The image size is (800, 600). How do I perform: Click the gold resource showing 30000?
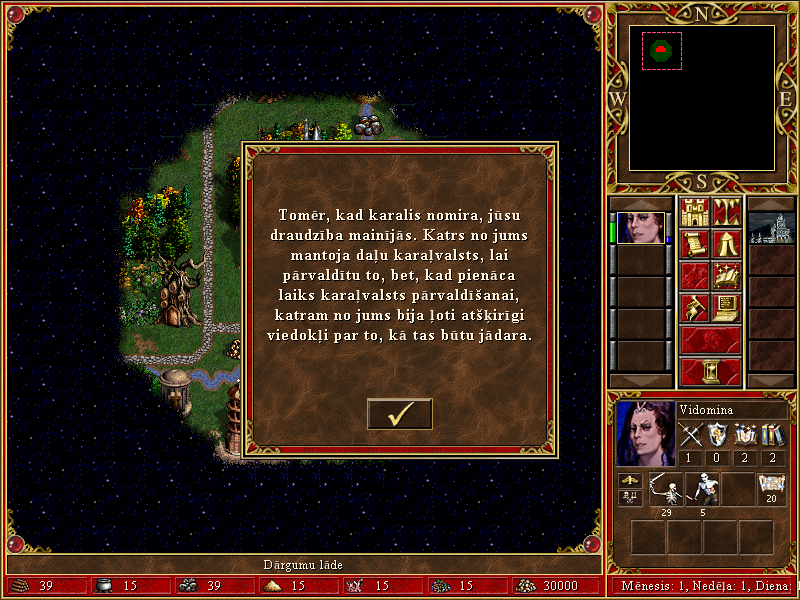550,586
